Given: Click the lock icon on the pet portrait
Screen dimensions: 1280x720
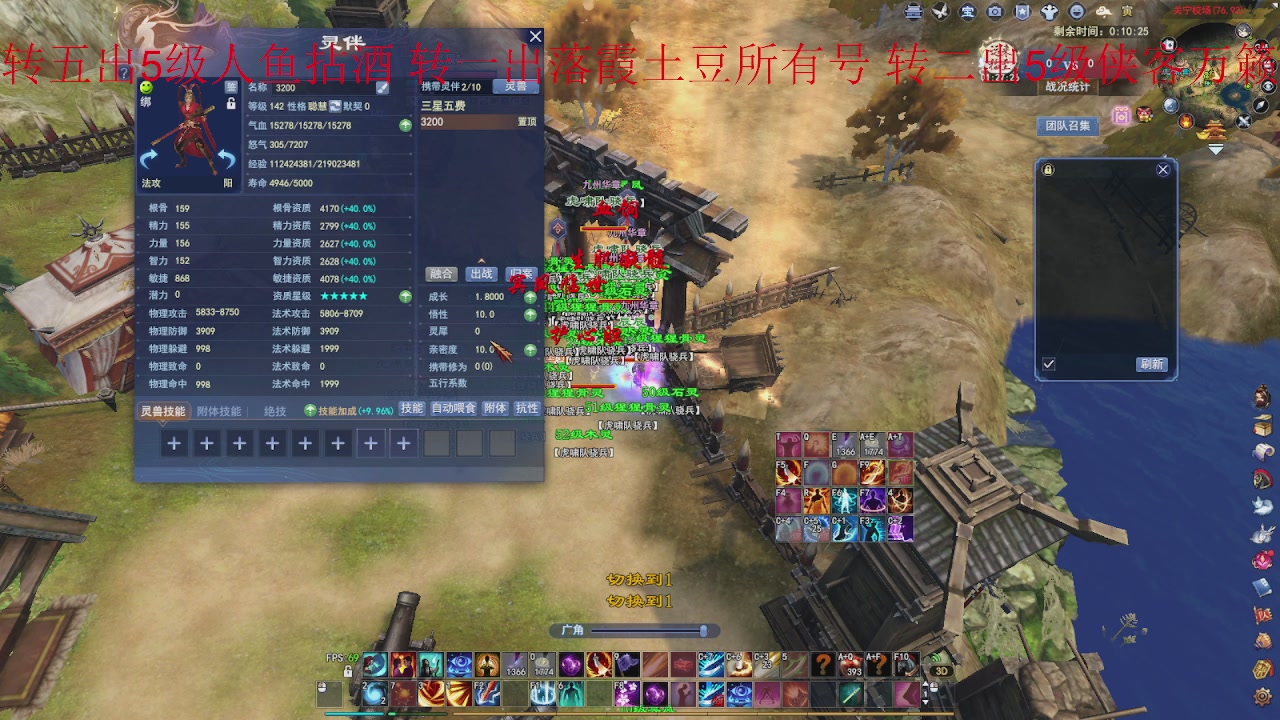Looking at the screenshot, I should point(231,103).
